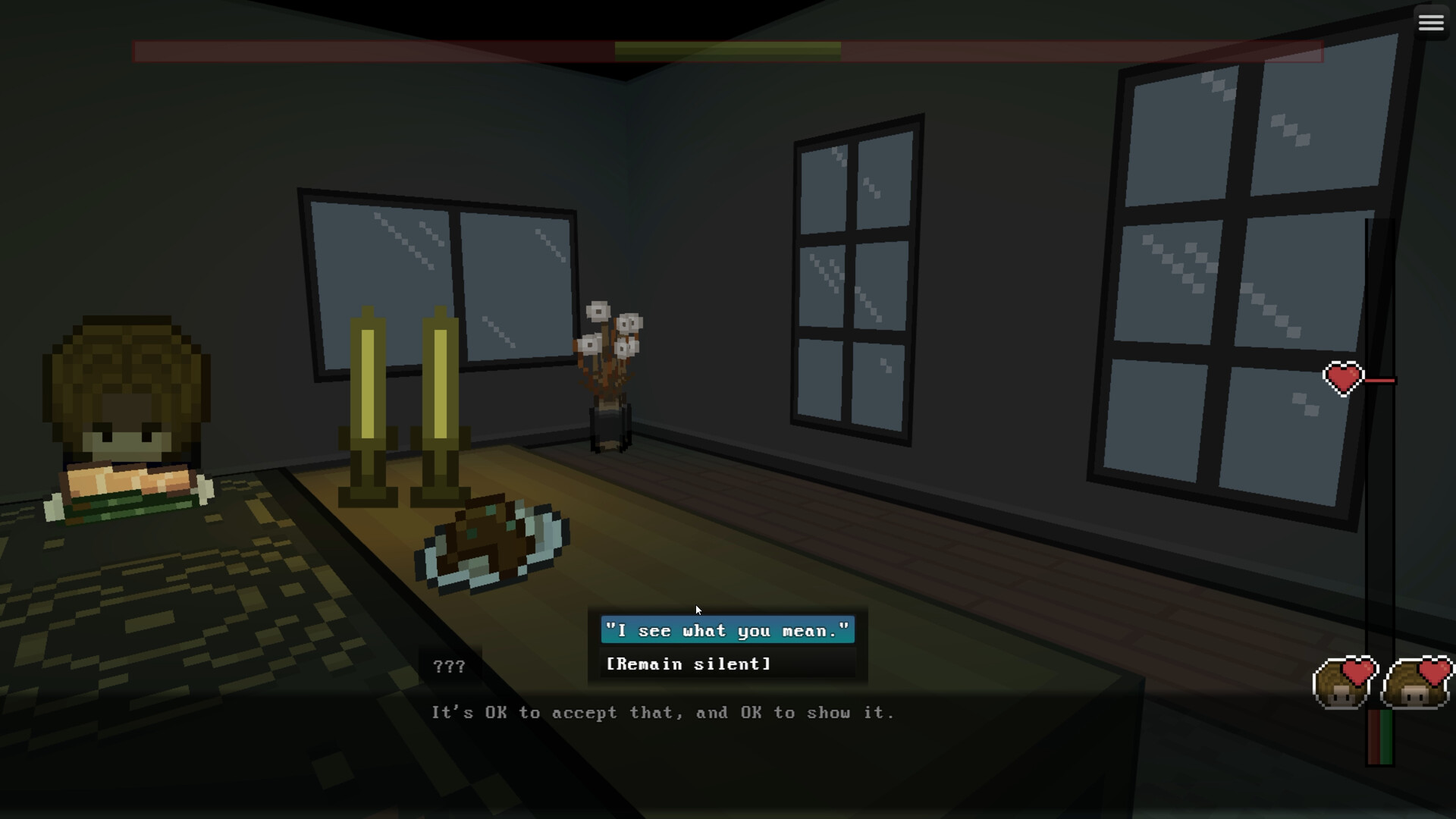The image size is (1456, 819).
Task: Open the hamburger menu in the top-right corner
Action: [1431, 22]
